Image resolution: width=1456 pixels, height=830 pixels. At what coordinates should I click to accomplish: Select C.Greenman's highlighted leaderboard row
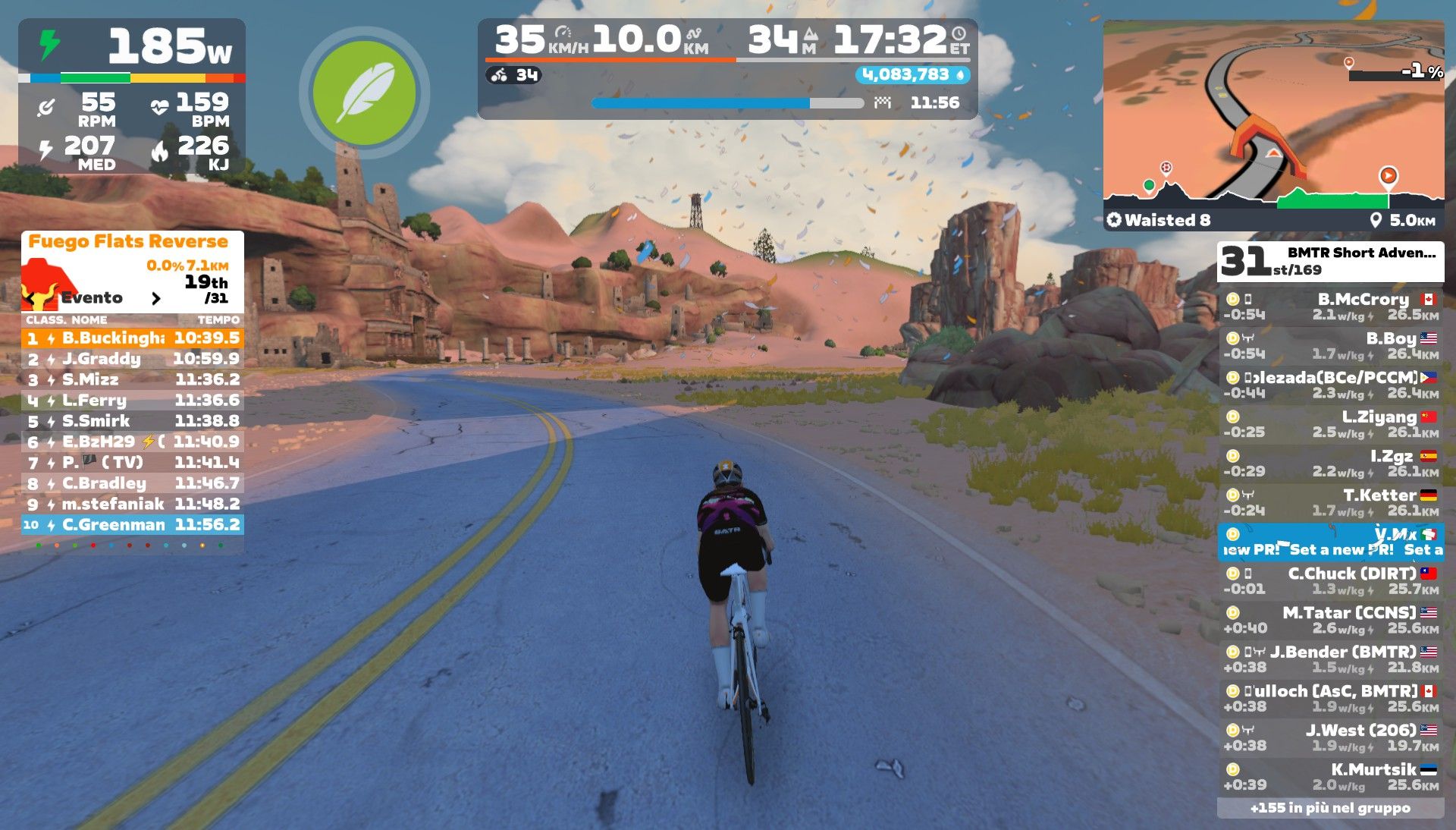(133, 525)
